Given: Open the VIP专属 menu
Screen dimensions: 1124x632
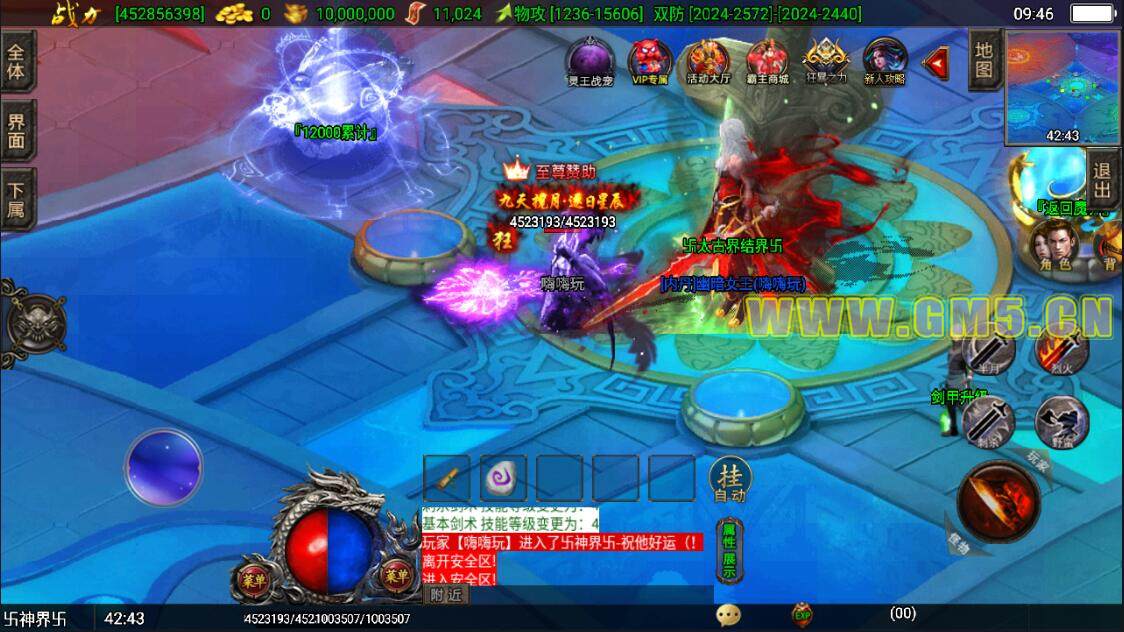Looking at the screenshot, I should 648,61.
